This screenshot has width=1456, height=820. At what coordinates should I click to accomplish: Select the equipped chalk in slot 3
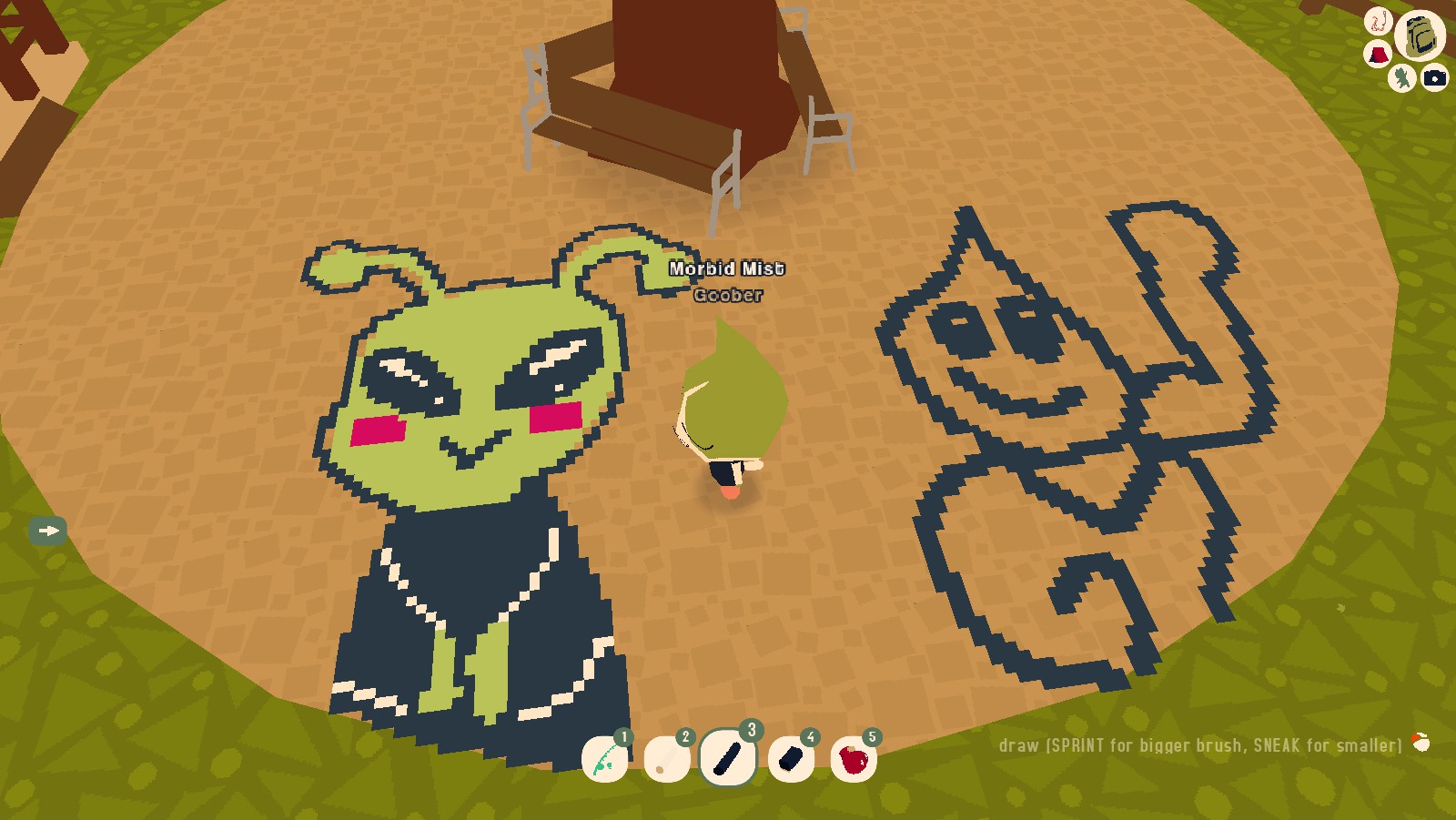click(728, 755)
